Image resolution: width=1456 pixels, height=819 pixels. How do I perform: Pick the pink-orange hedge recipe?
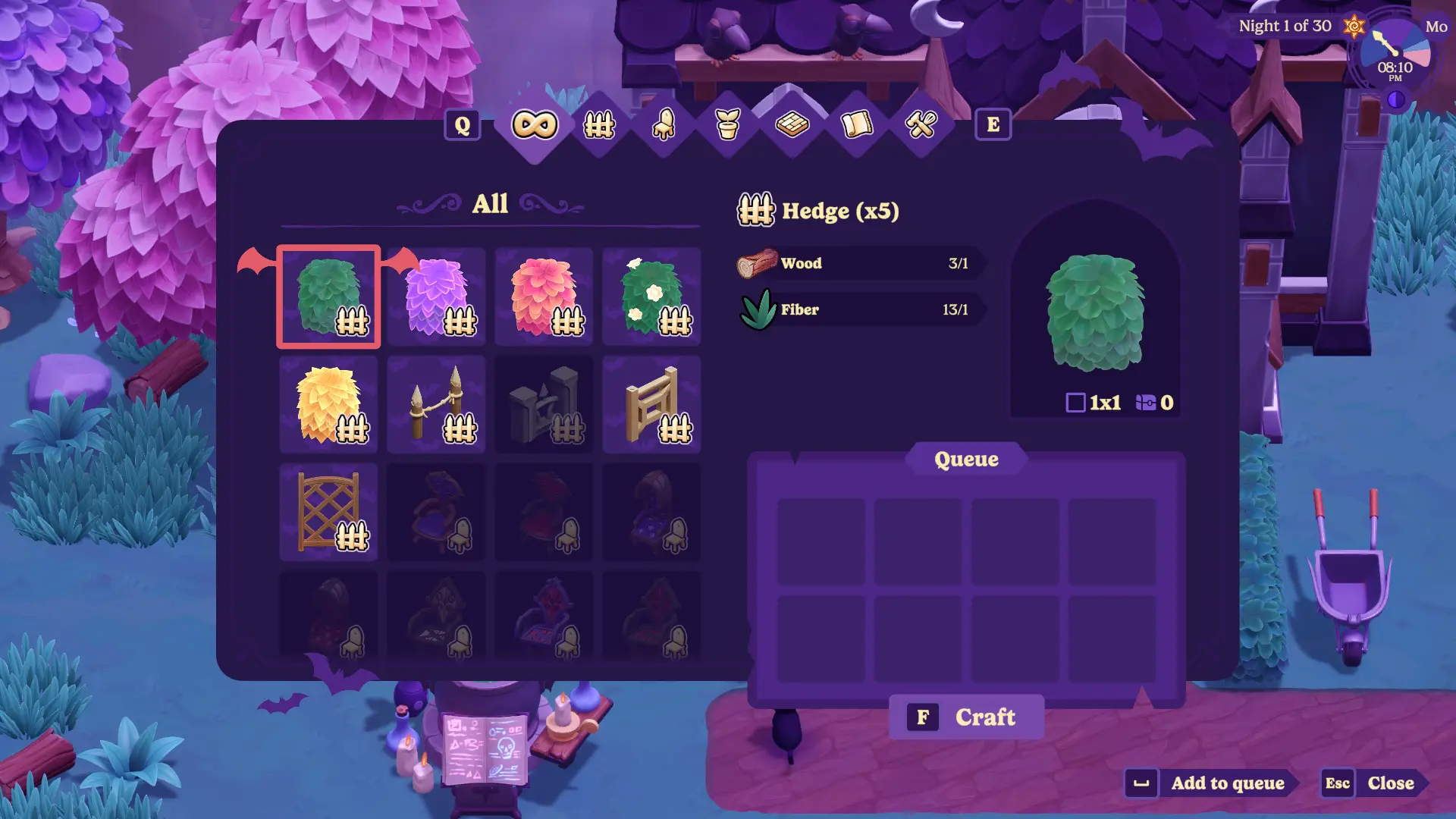(x=544, y=297)
